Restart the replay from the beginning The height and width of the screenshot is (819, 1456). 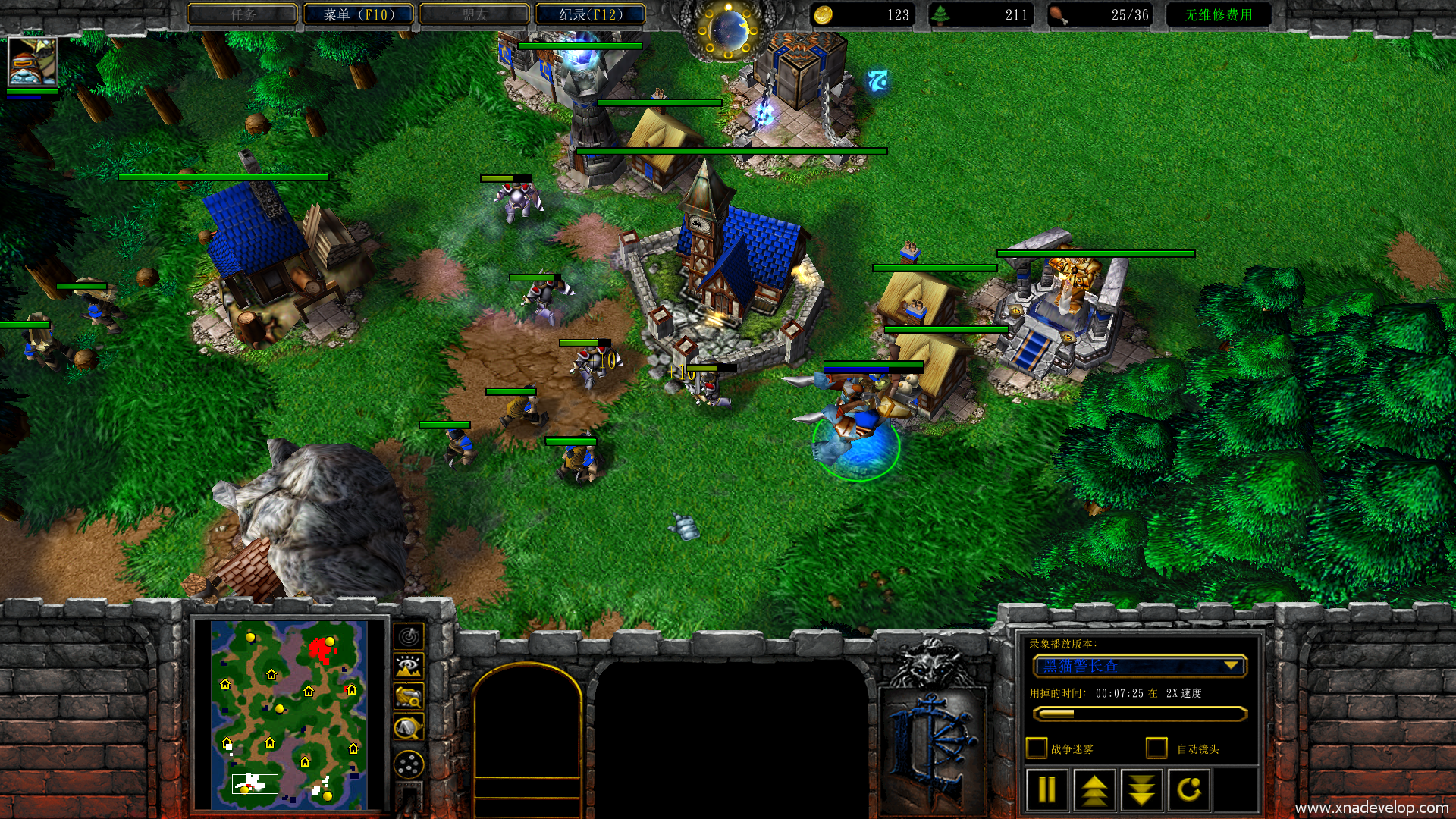coord(1188,790)
